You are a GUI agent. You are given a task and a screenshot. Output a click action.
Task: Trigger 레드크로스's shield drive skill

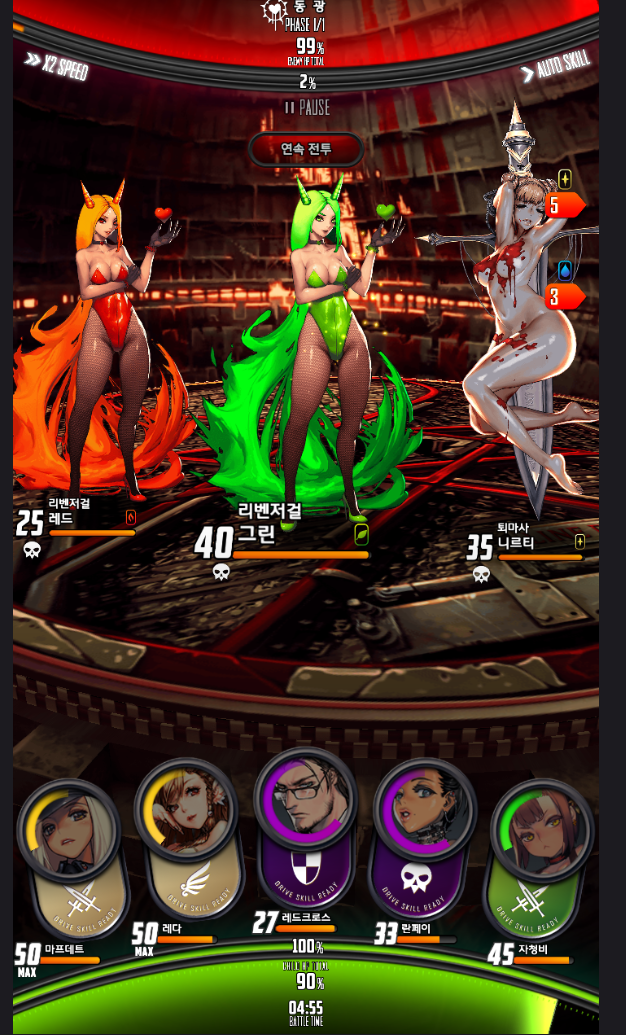pos(306,869)
